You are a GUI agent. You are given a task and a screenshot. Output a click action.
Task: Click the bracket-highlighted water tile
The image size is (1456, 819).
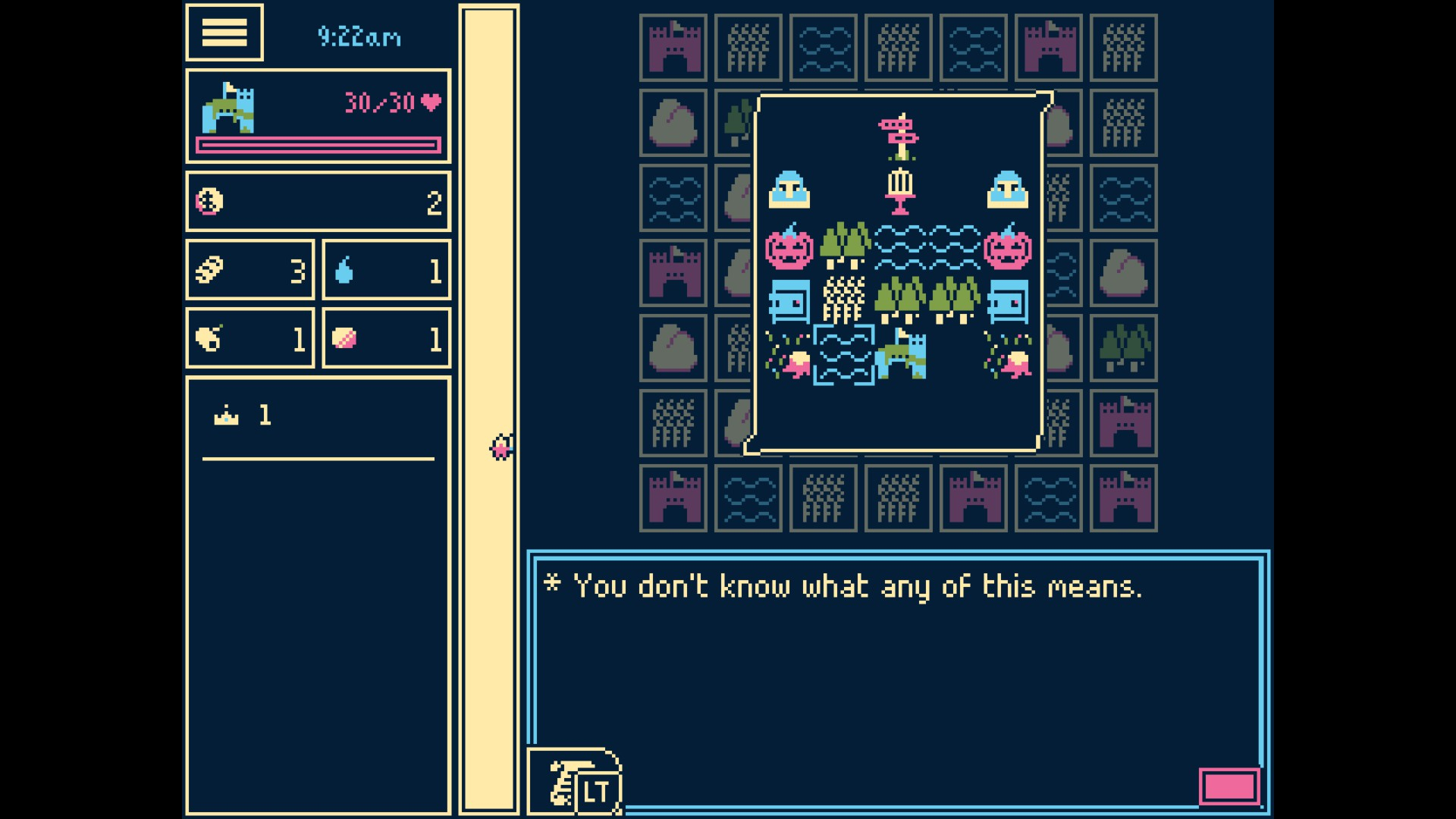coord(844,354)
